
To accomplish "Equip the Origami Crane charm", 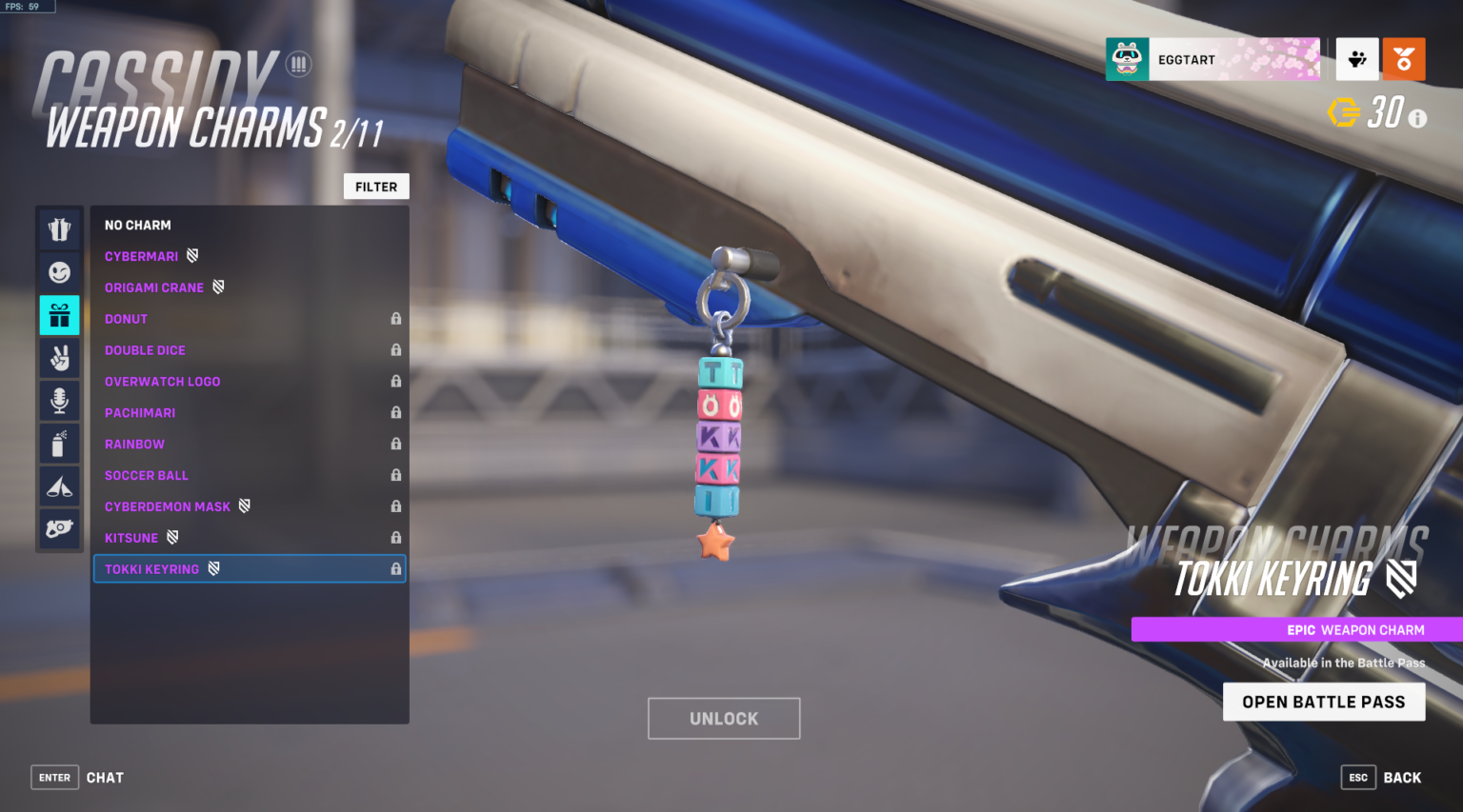I will tap(155, 287).
